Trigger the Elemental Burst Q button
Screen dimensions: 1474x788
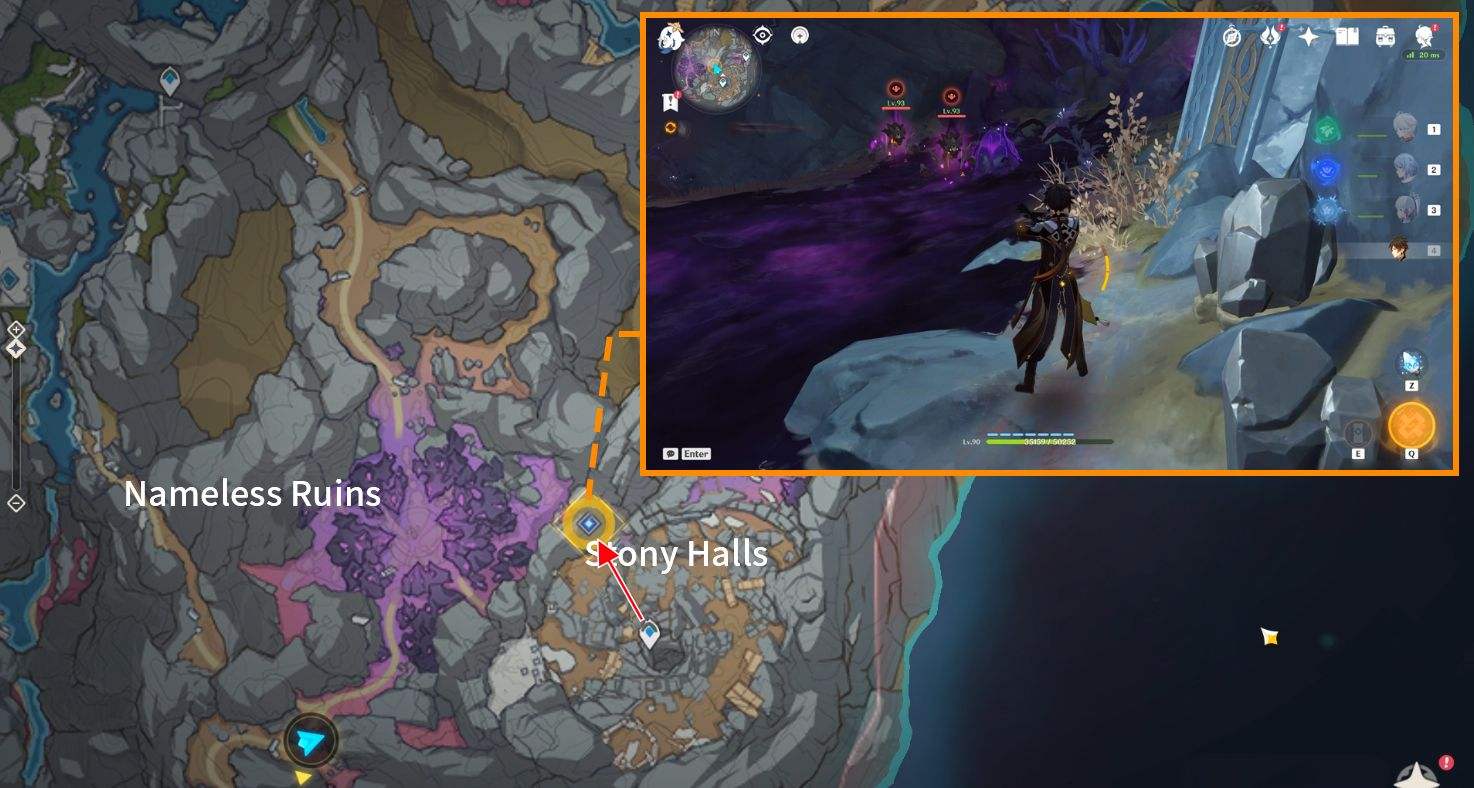pyautogui.click(x=1414, y=425)
